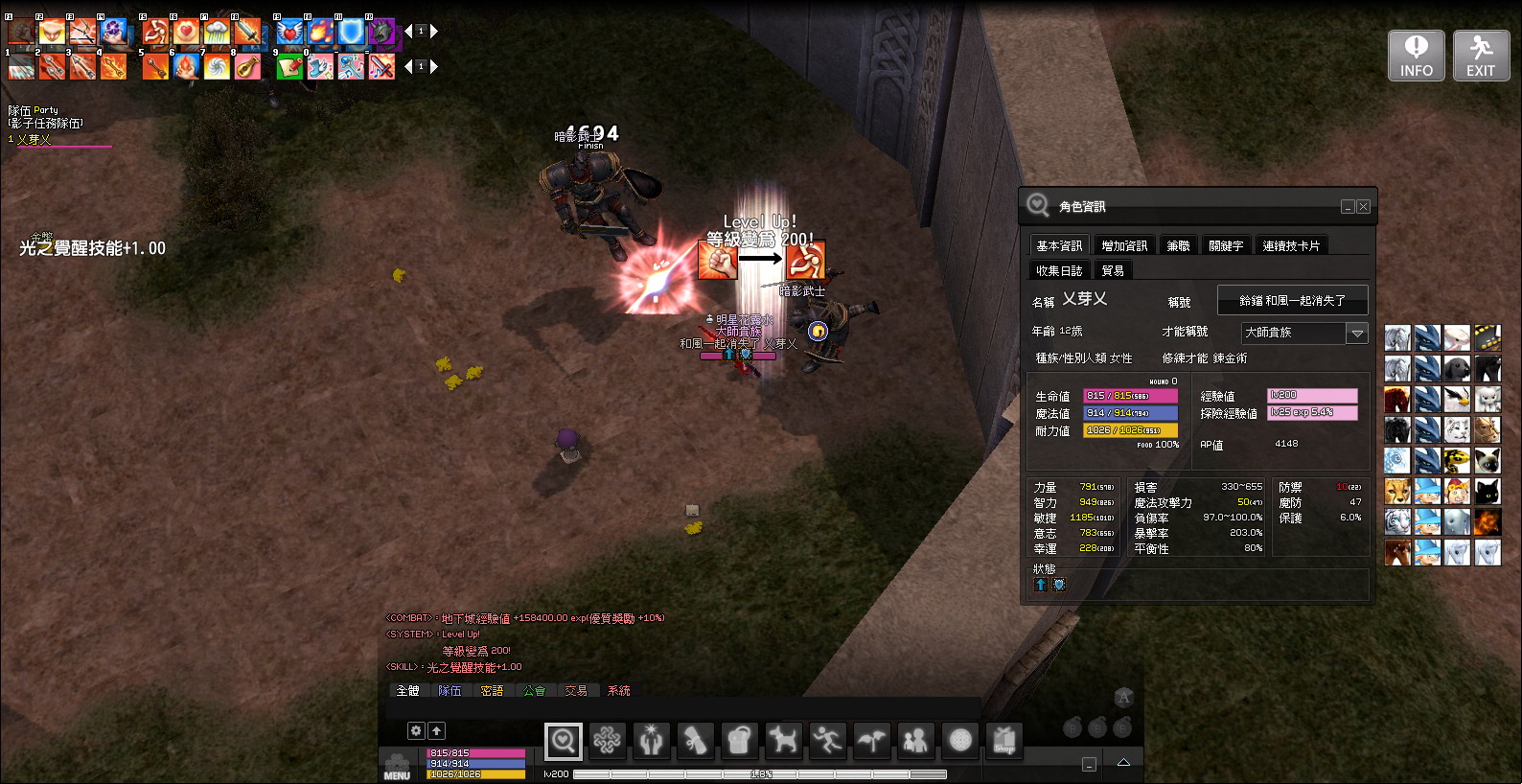This screenshot has height=784, width=1522.
Task: Open the 兼職 tab
Action: click(x=1178, y=246)
